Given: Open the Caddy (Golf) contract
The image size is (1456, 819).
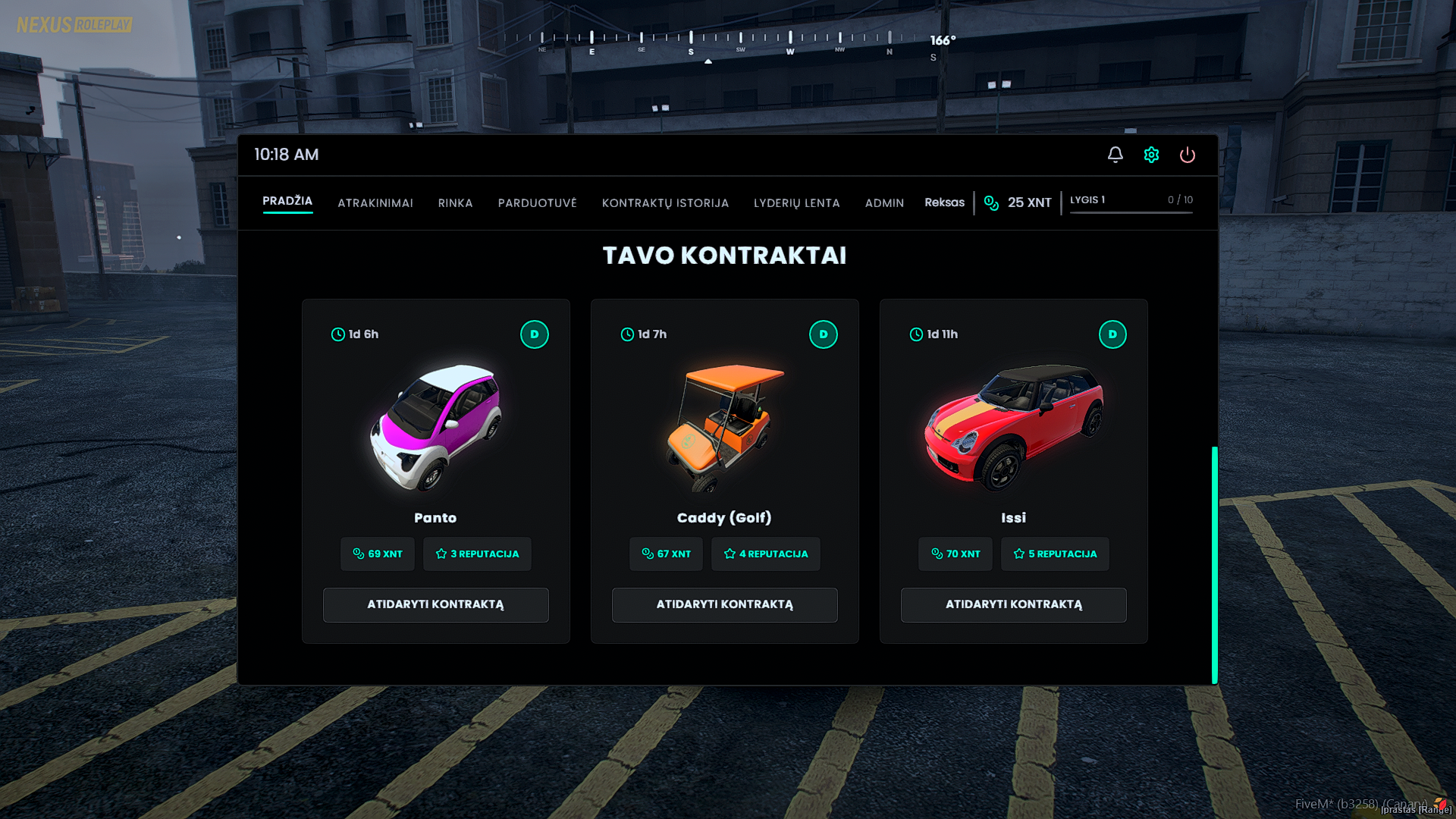Looking at the screenshot, I should (x=724, y=604).
